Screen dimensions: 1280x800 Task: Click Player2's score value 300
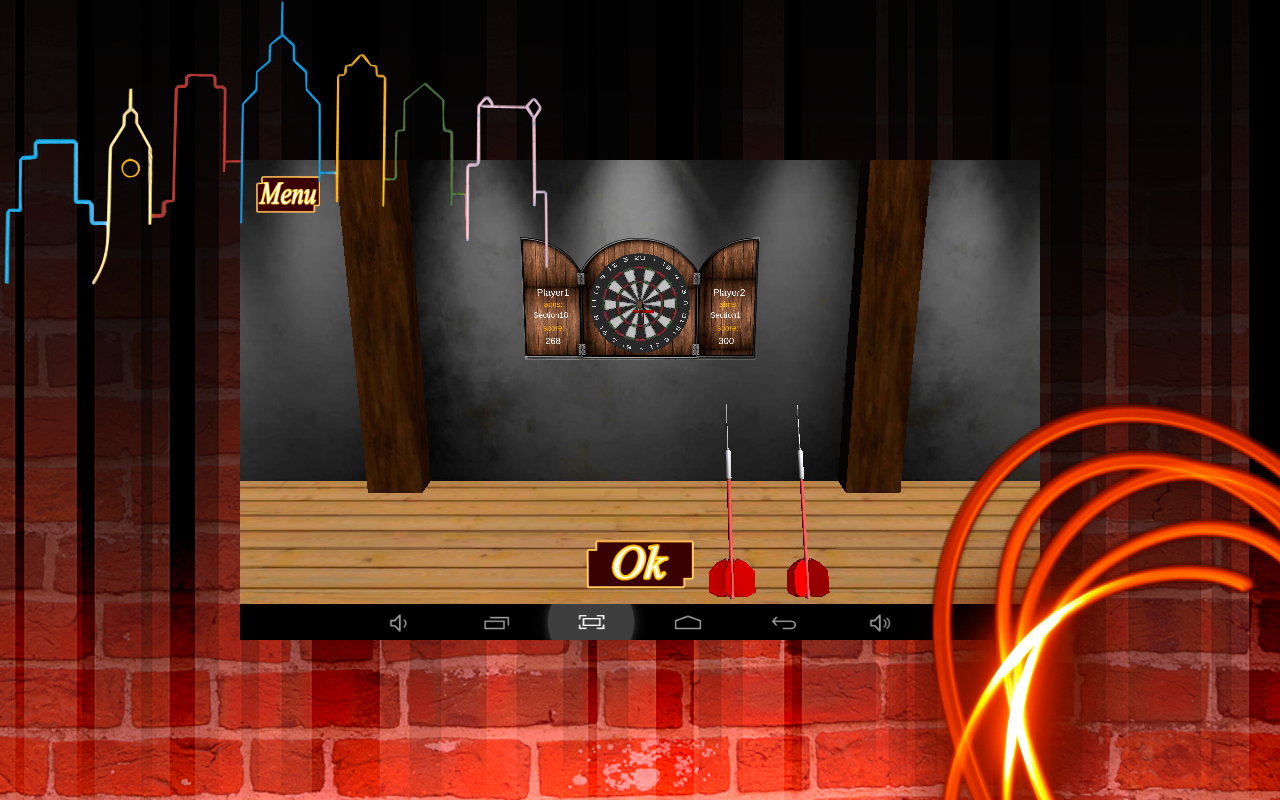[727, 340]
